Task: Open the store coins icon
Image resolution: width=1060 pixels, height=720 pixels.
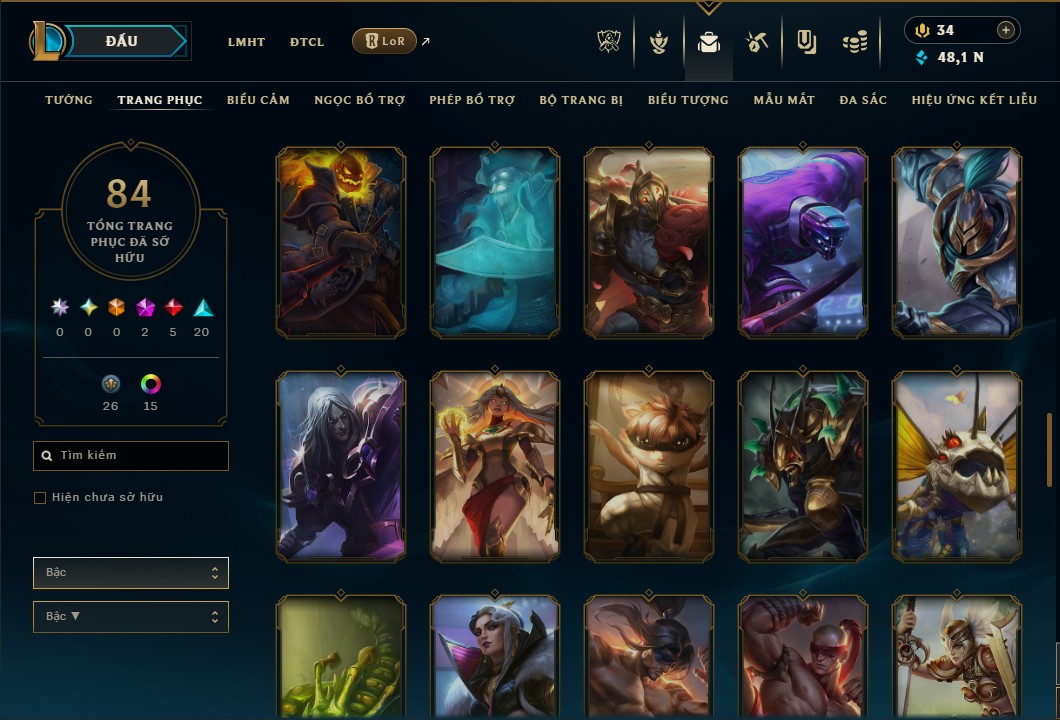Action: coord(853,42)
